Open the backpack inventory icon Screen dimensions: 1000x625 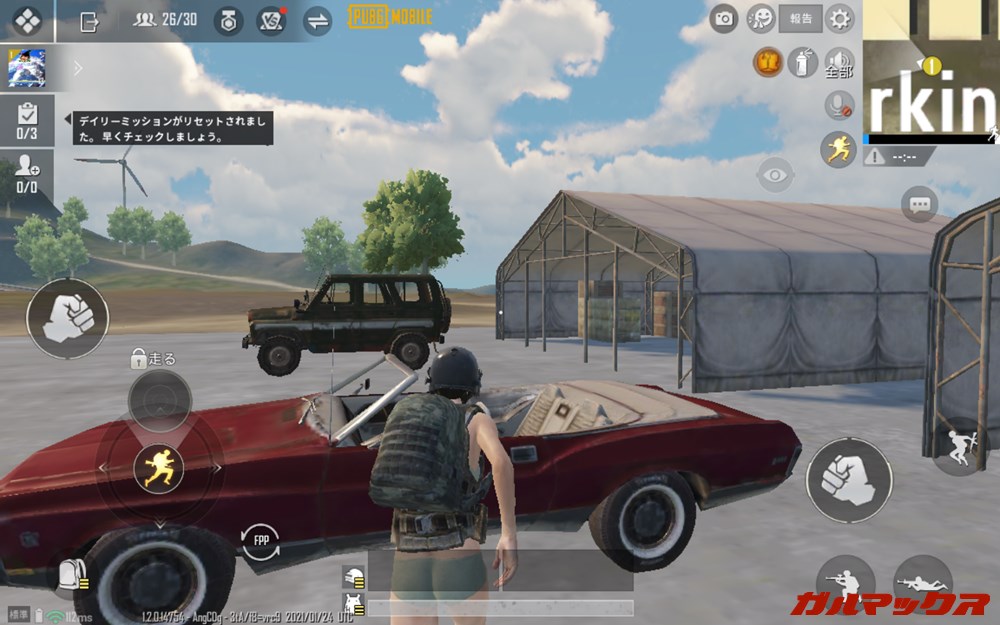[x=71, y=574]
